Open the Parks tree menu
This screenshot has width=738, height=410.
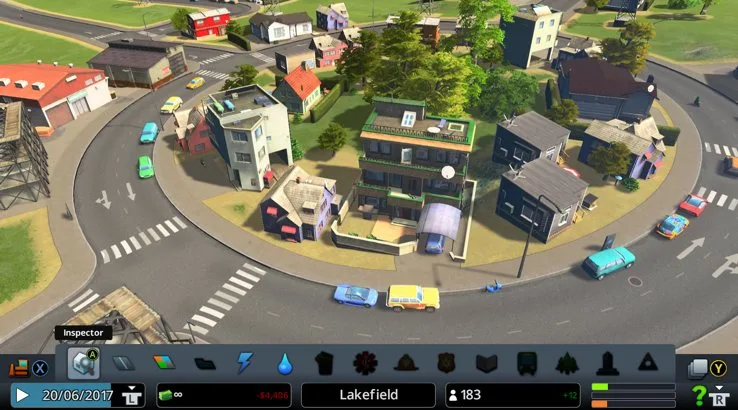[567, 363]
